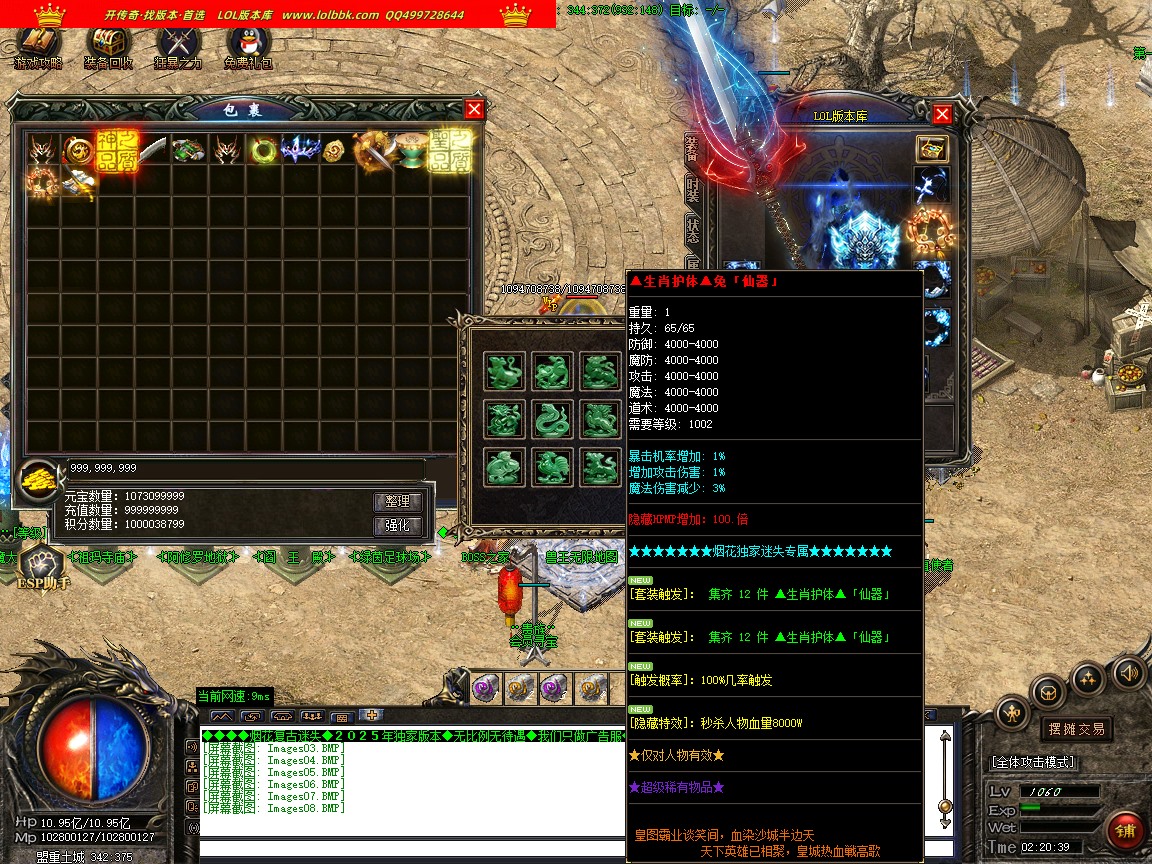Viewport: 1152px width, 864px height.
Task: Toggle the sound speaker button
Action: pyautogui.click(x=1129, y=672)
